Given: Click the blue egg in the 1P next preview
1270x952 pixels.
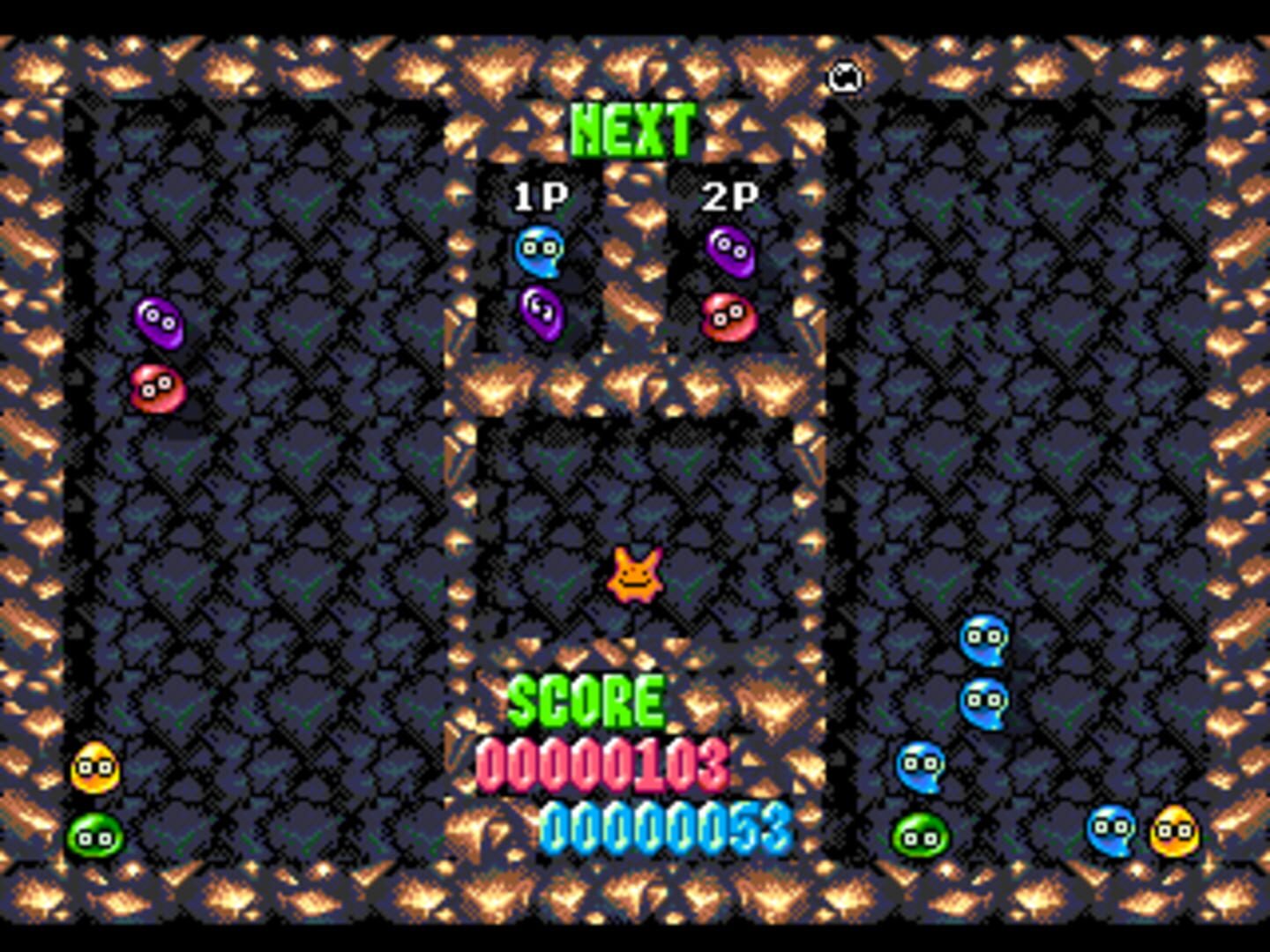Looking at the screenshot, I should 542,249.
